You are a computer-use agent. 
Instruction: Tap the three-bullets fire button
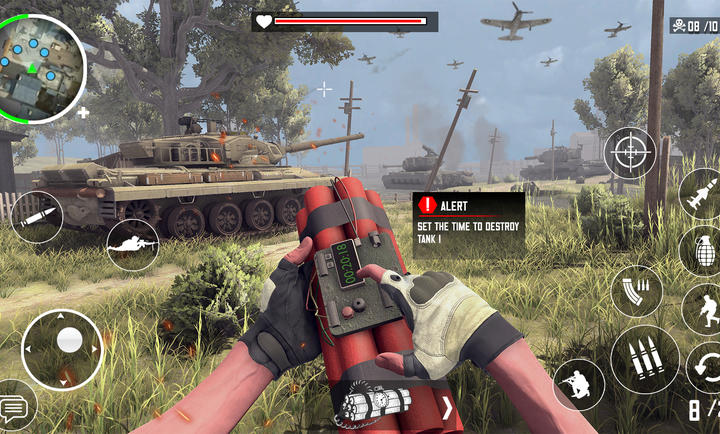click(x=644, y=359)
